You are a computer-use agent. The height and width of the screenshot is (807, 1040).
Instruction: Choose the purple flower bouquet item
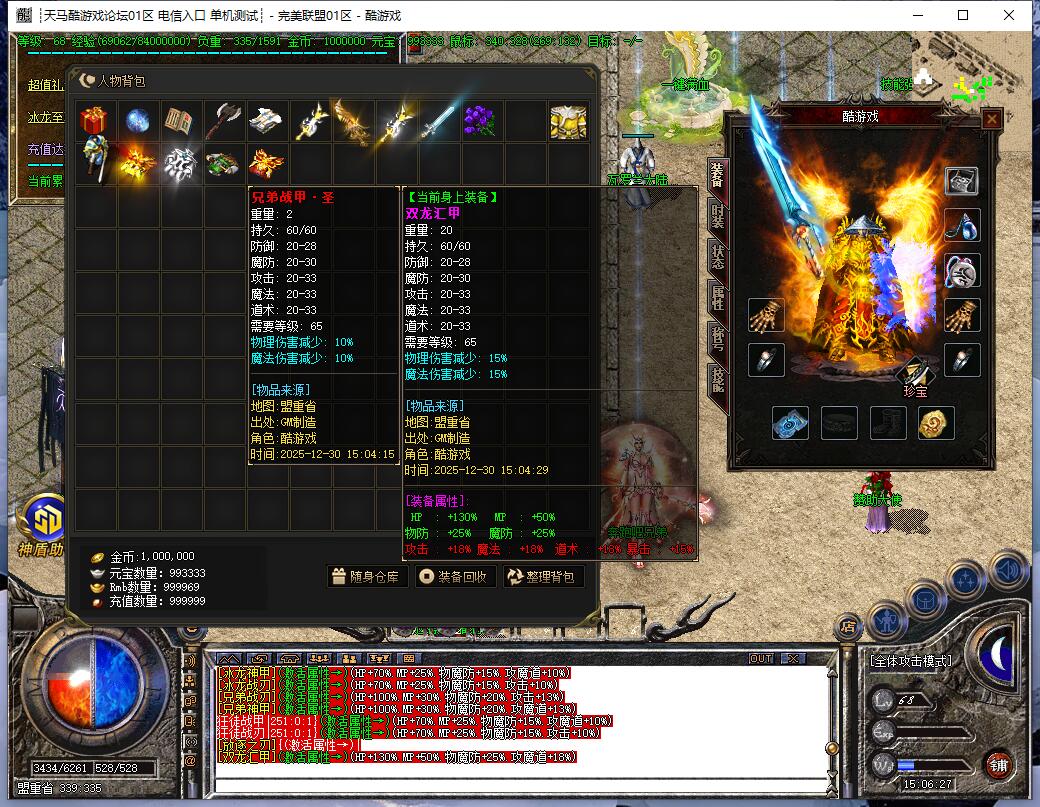(481, 121)
